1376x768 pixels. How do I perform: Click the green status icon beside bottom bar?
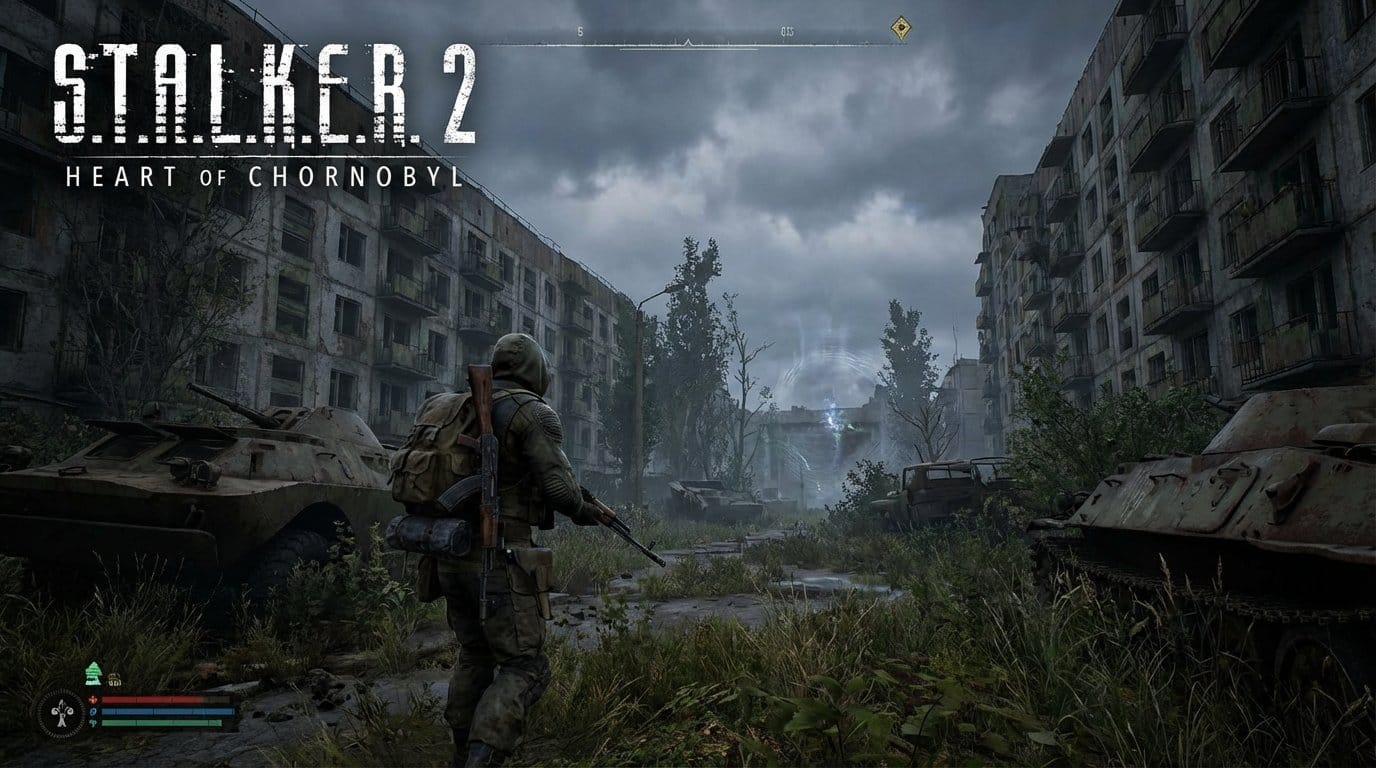93,723
